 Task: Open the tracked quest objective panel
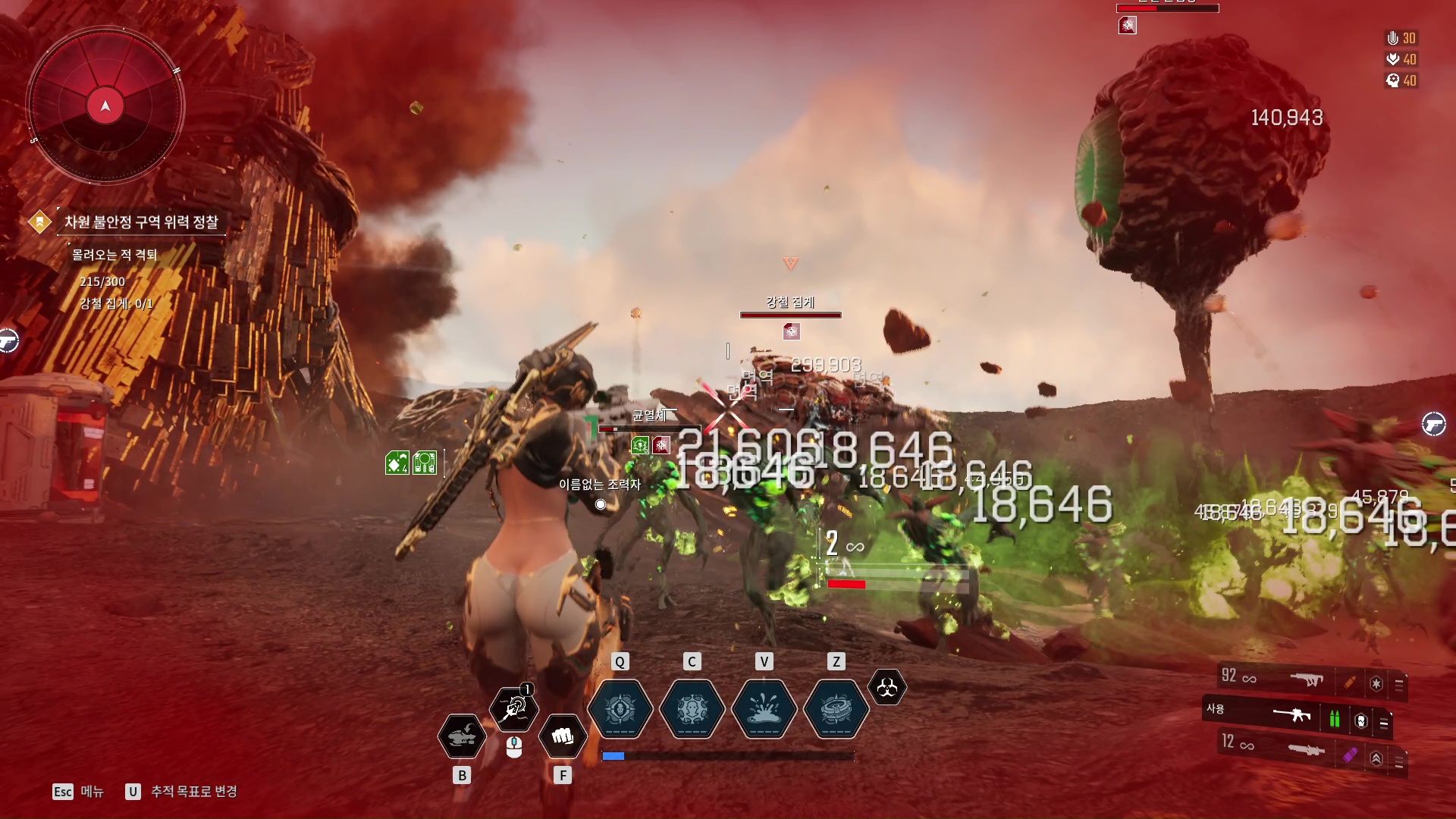(x=141, y=222)
